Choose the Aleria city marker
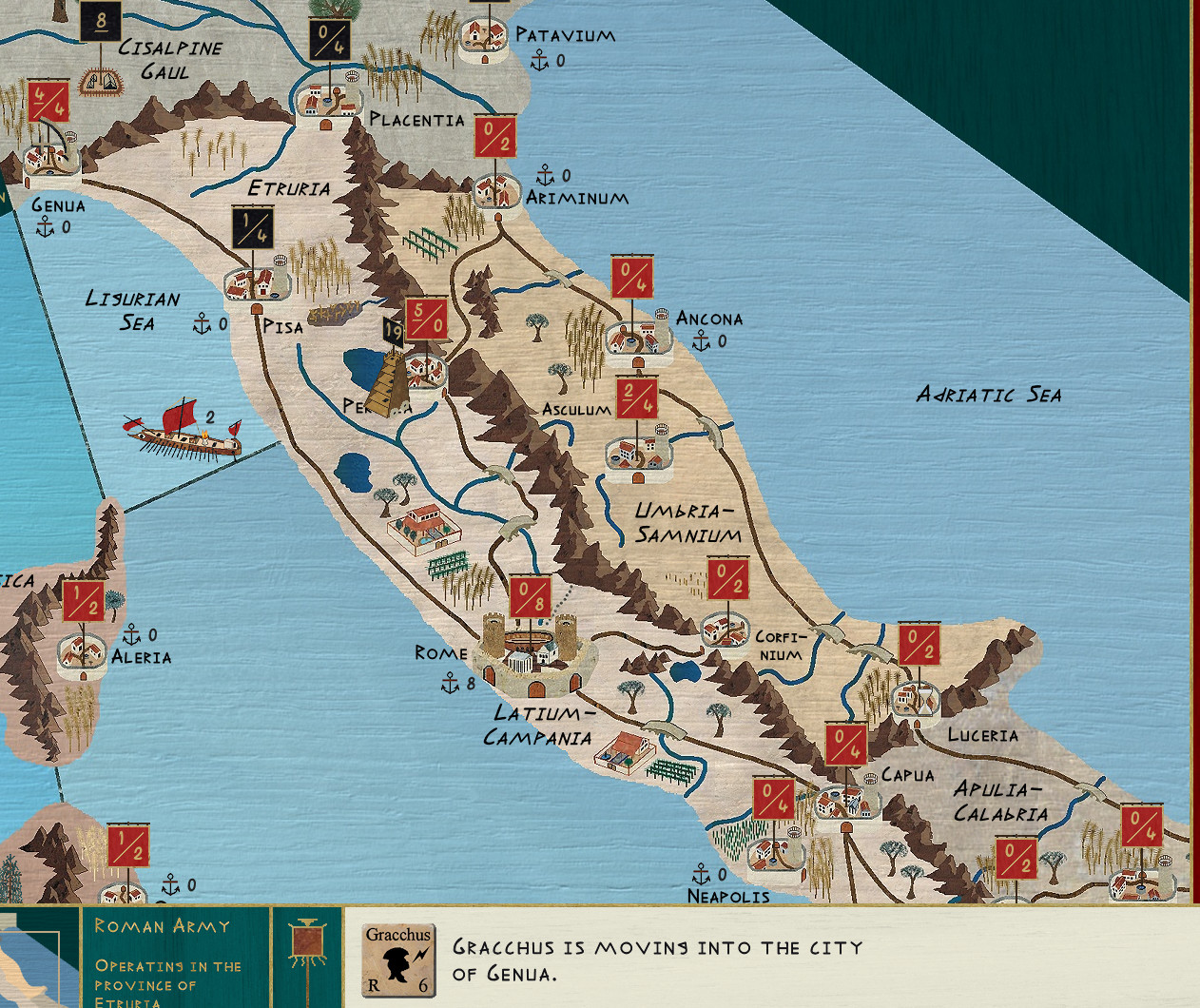The image size is (1200, 1008). [x=84, y=652]
